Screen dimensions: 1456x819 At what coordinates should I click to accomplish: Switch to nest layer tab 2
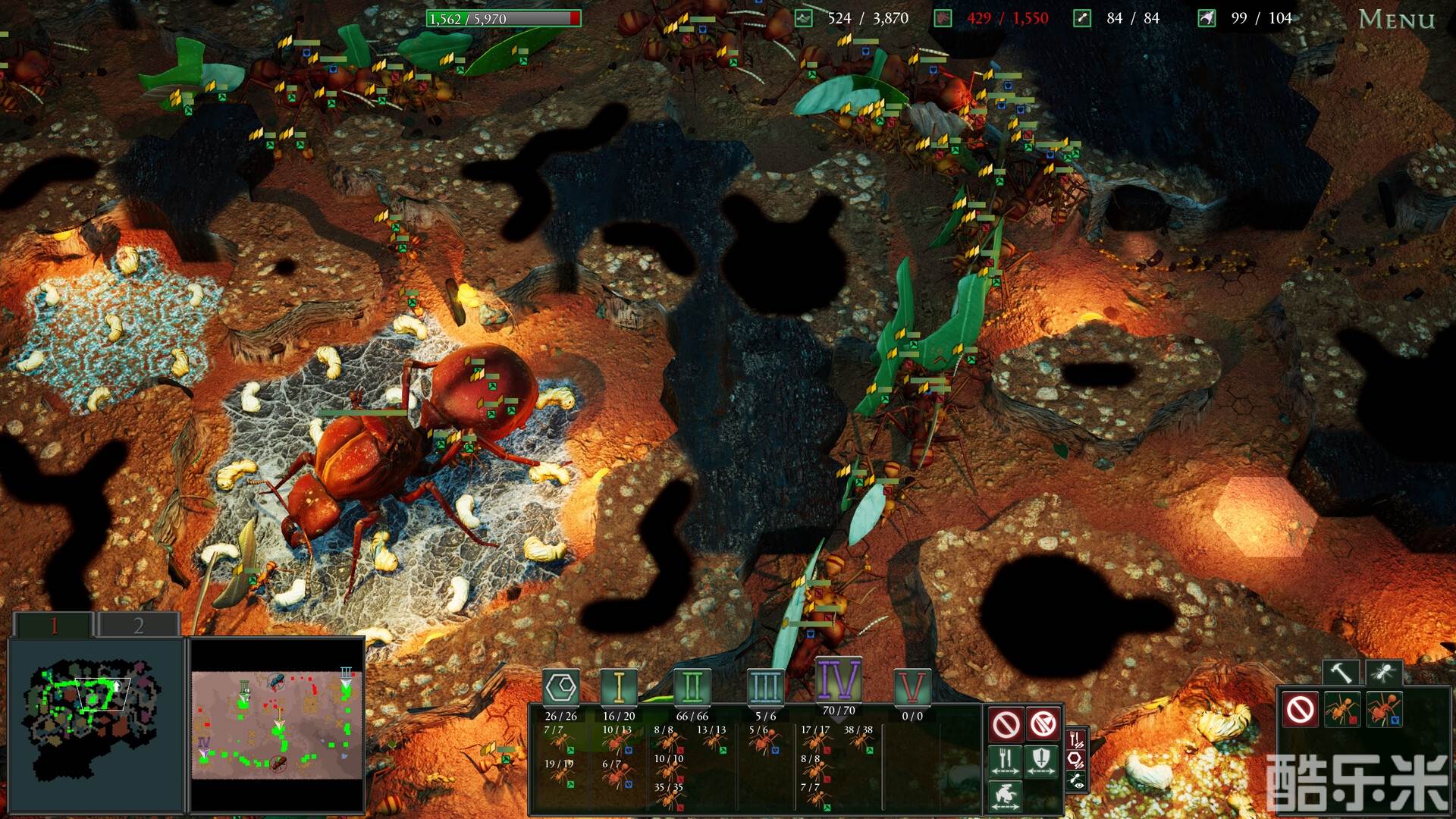point(138,626)
